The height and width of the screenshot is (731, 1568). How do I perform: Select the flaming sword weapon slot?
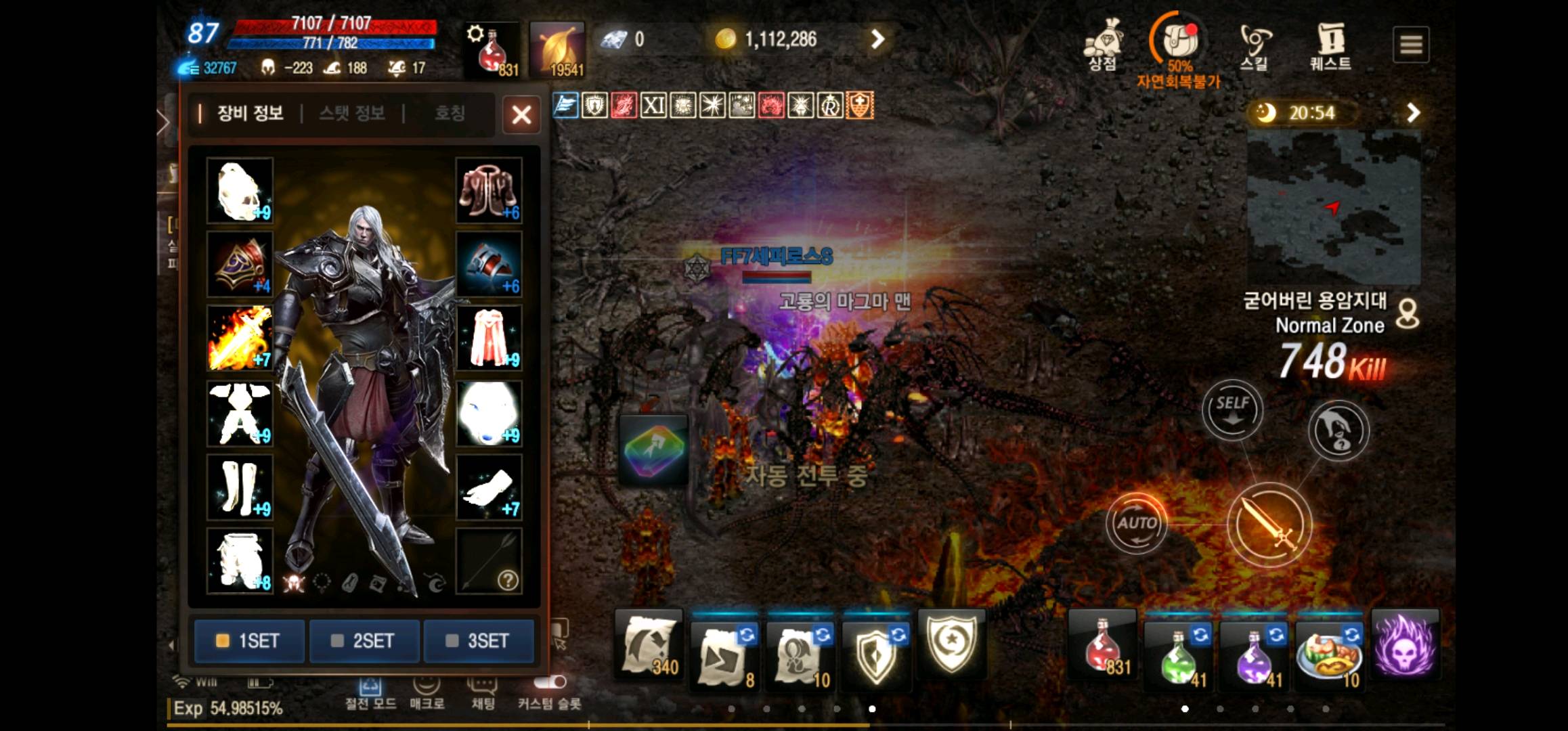tap(240, 338)
